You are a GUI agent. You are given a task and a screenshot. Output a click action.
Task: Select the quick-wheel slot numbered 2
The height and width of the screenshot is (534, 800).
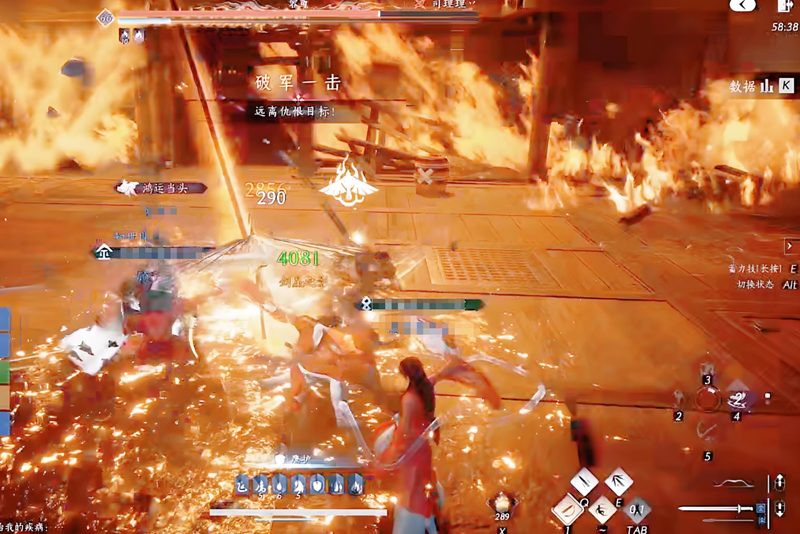point(680,398)
